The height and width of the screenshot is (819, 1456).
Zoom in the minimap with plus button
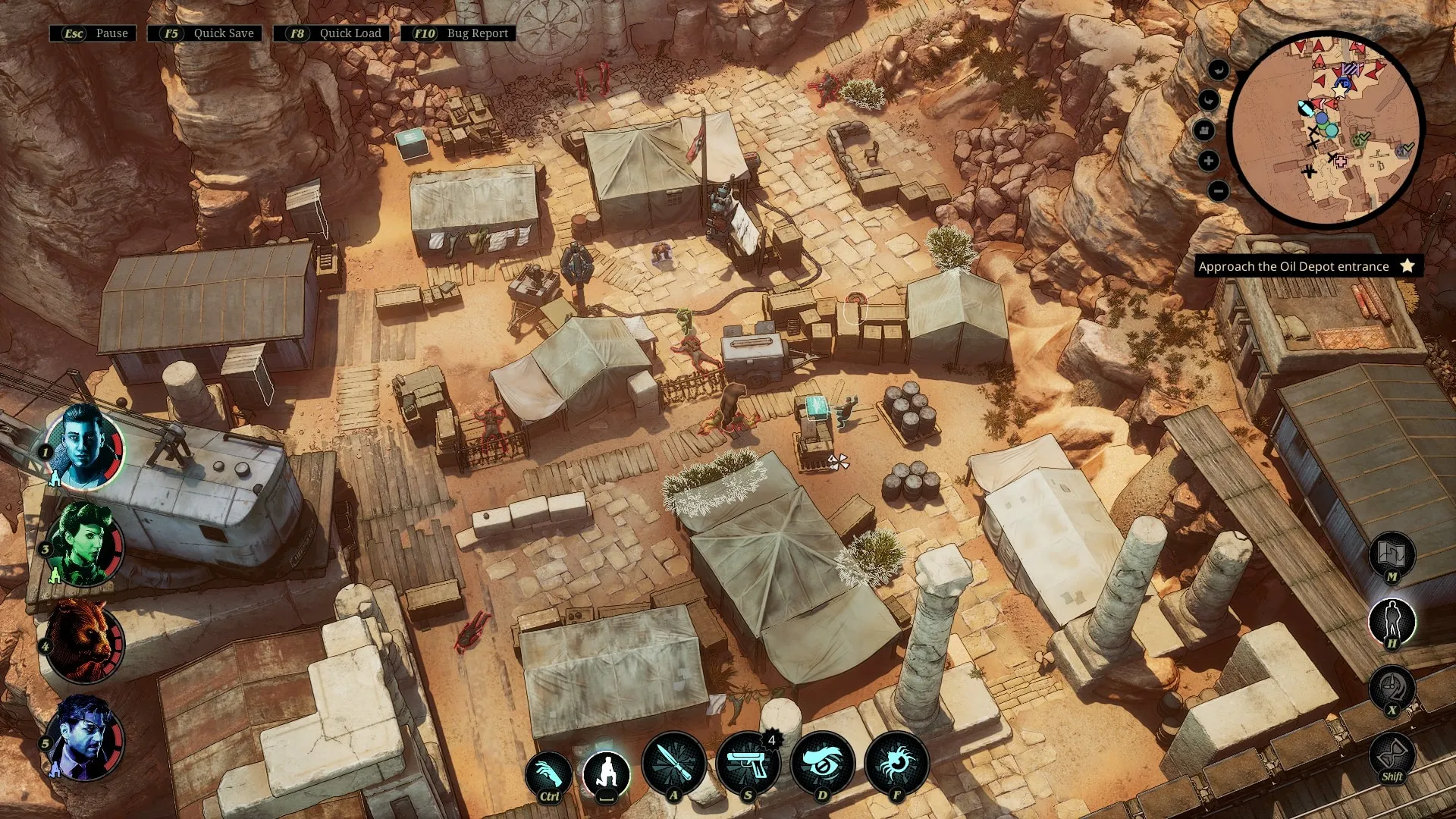click(1209, 161)
